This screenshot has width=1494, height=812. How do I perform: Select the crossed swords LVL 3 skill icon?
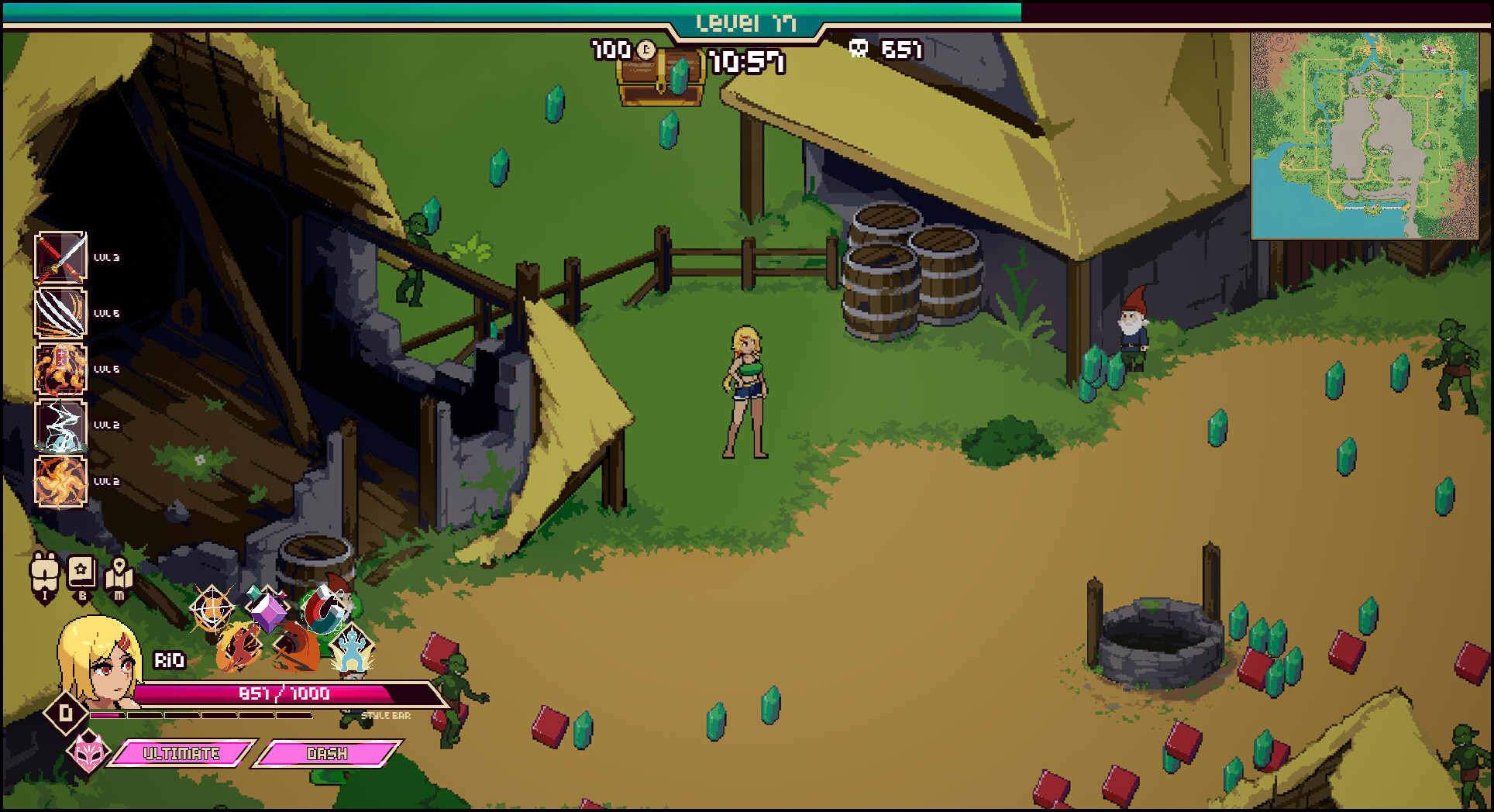coord(58,256)
